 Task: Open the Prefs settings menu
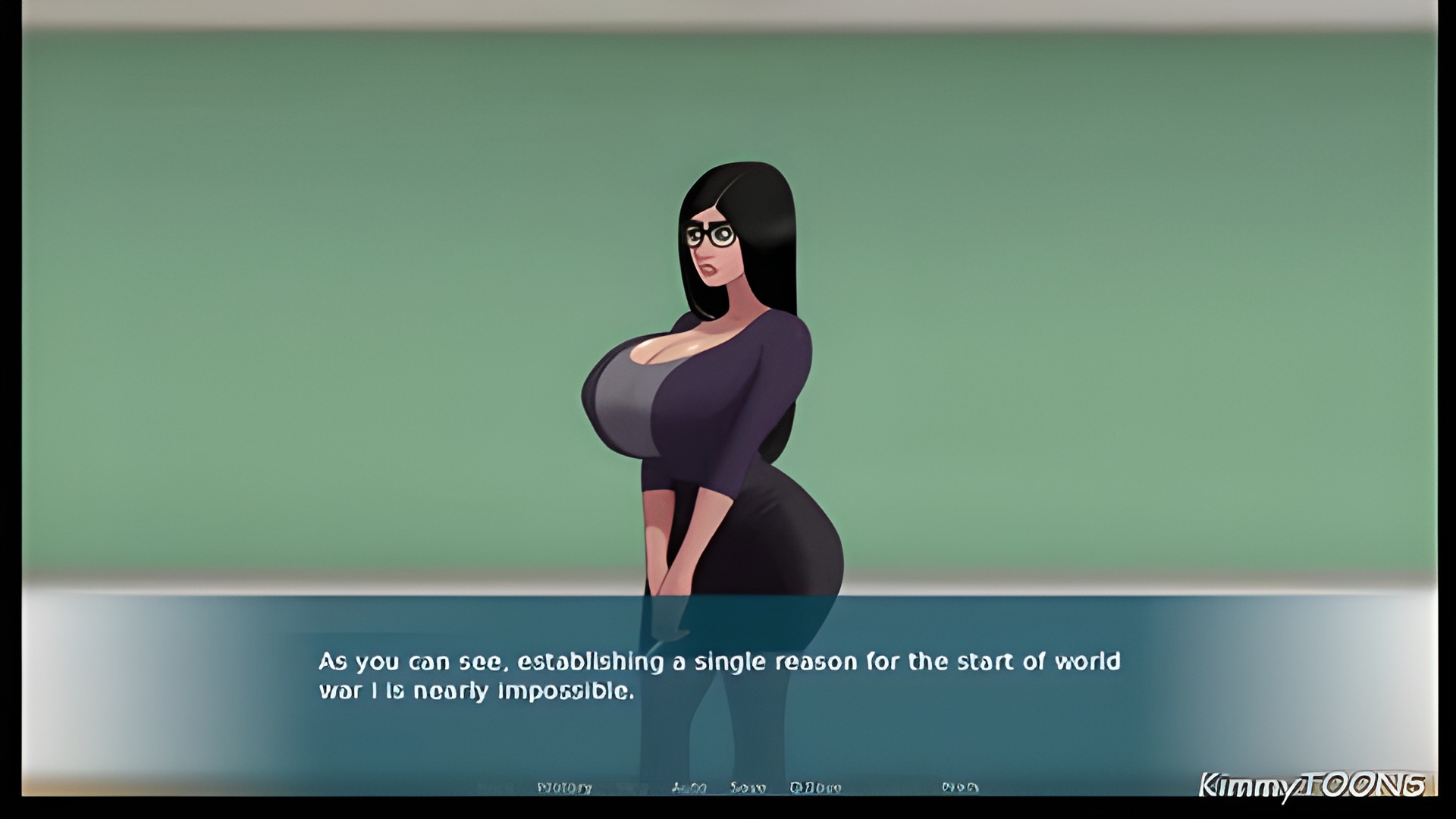[959, 788]
